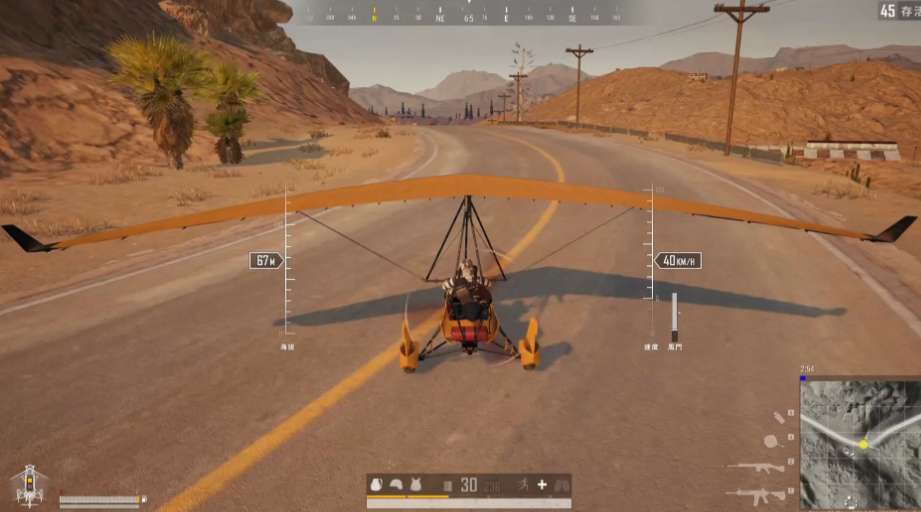Click the helmet status icon
The height and width of the screenshot is (512, 921).
point(396,485)
